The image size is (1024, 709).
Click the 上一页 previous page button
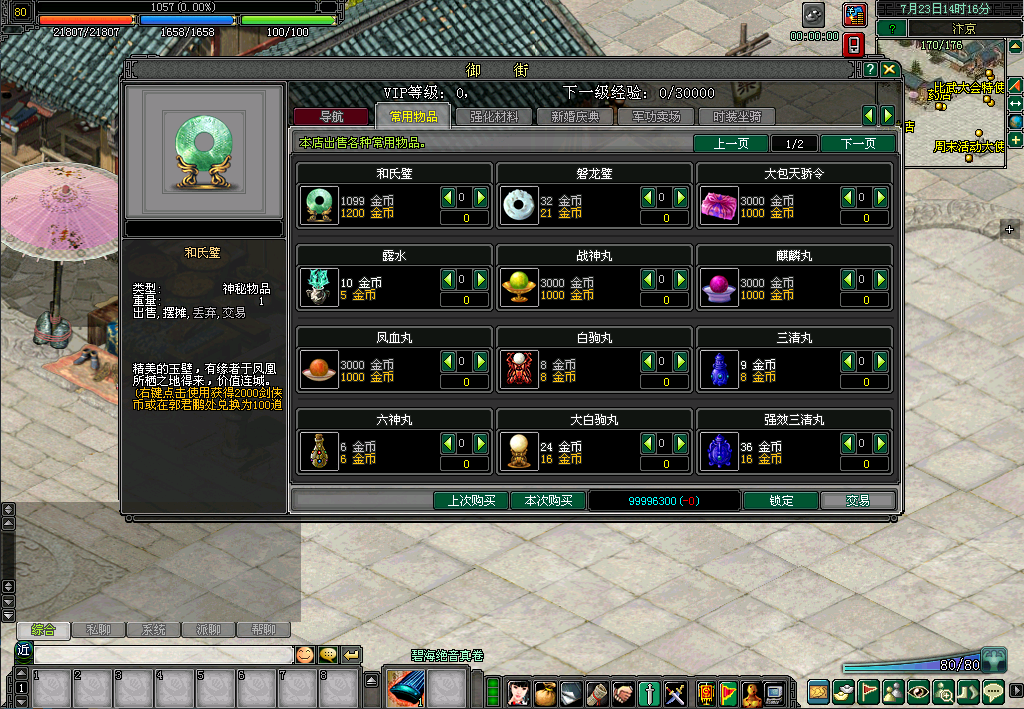click(x=731, y=144)
